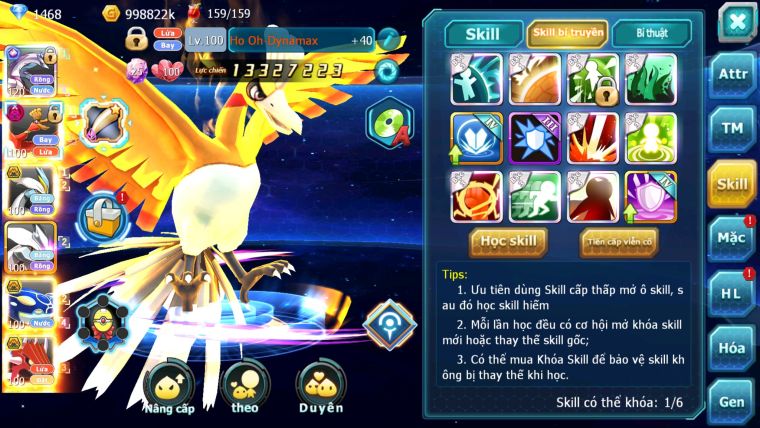Select the green grass skill icon
This screenshot has width=760, height=428.
click(x=650, y=79)
